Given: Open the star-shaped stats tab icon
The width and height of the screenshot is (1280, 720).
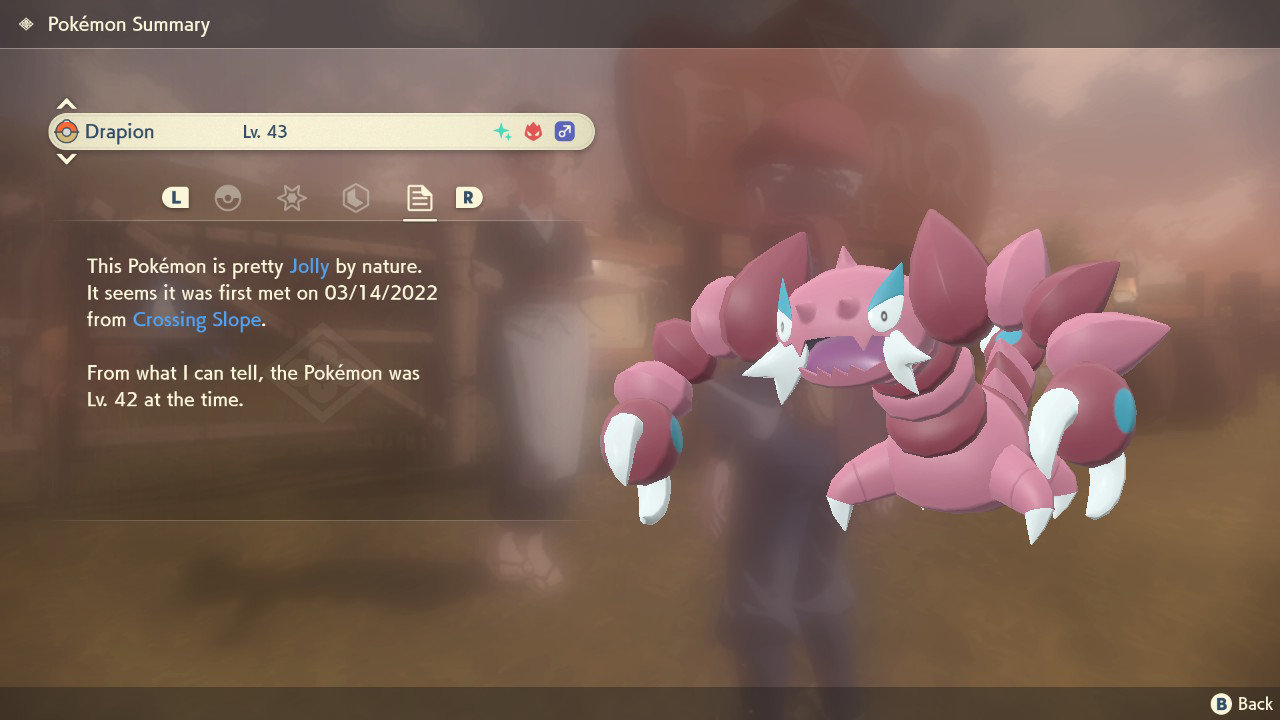Looking at the screenshot, I should (291, 198).
